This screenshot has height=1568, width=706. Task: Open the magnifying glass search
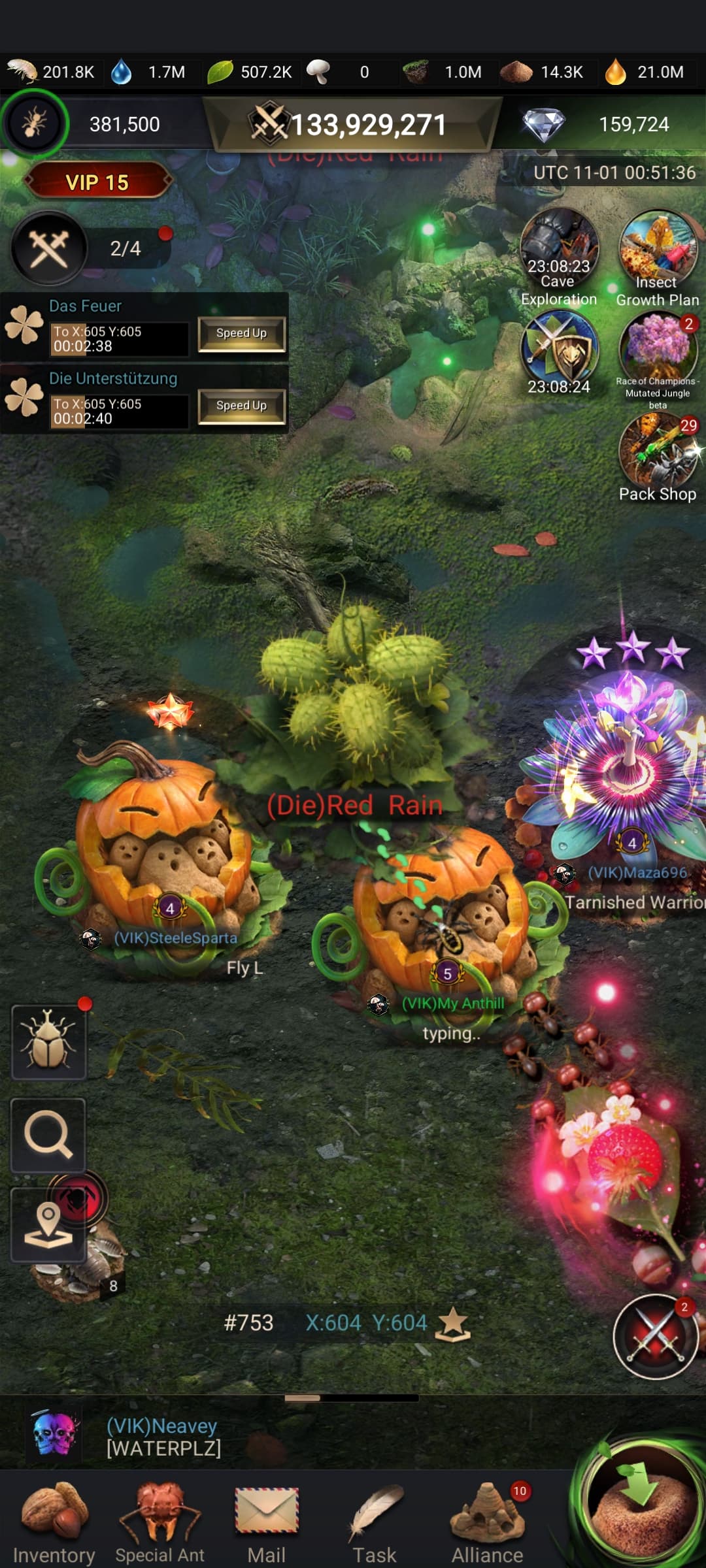point(48,1135)
